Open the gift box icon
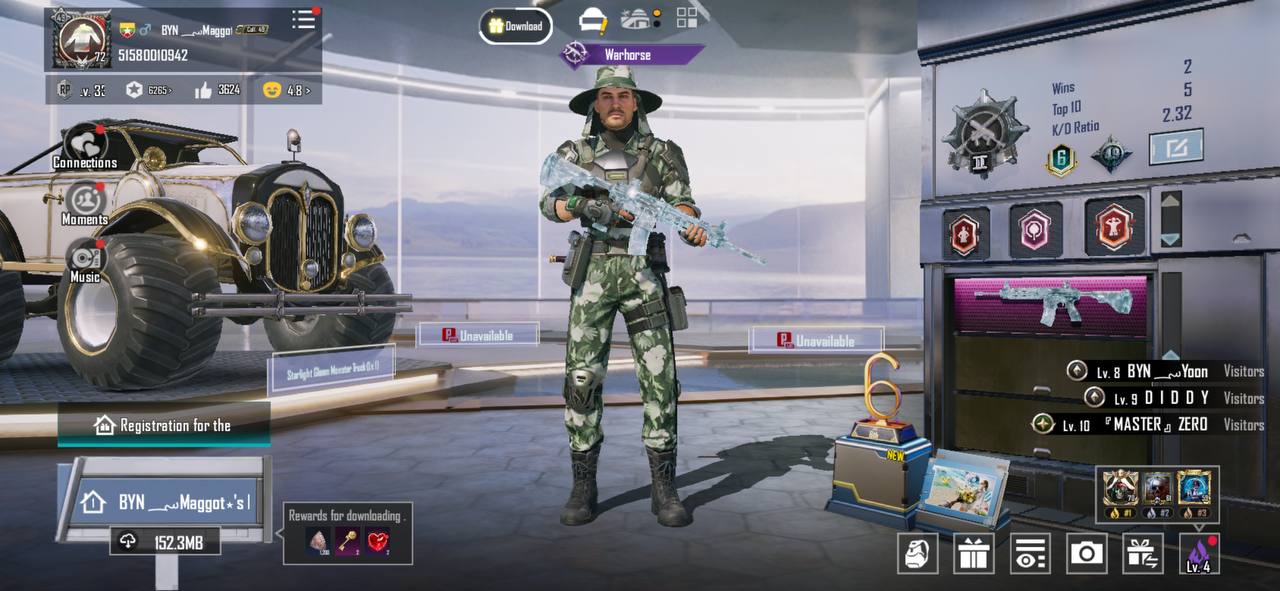Image resolution: width=1280 pixels, height=591 pixels. 973,553
